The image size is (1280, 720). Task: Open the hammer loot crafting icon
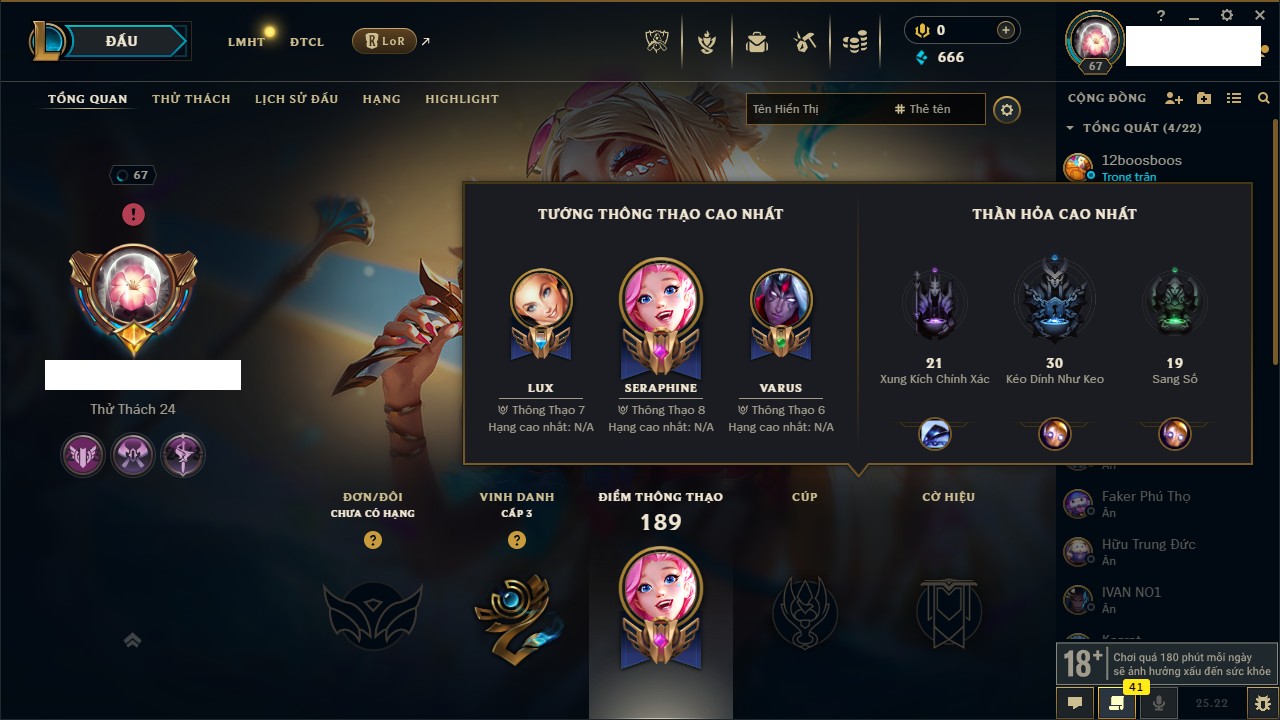[x=805, y=42]
